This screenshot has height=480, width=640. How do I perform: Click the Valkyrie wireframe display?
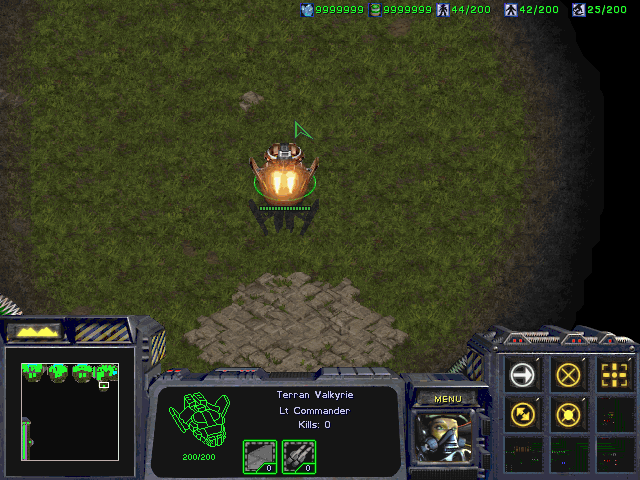[x=198, y=418]
